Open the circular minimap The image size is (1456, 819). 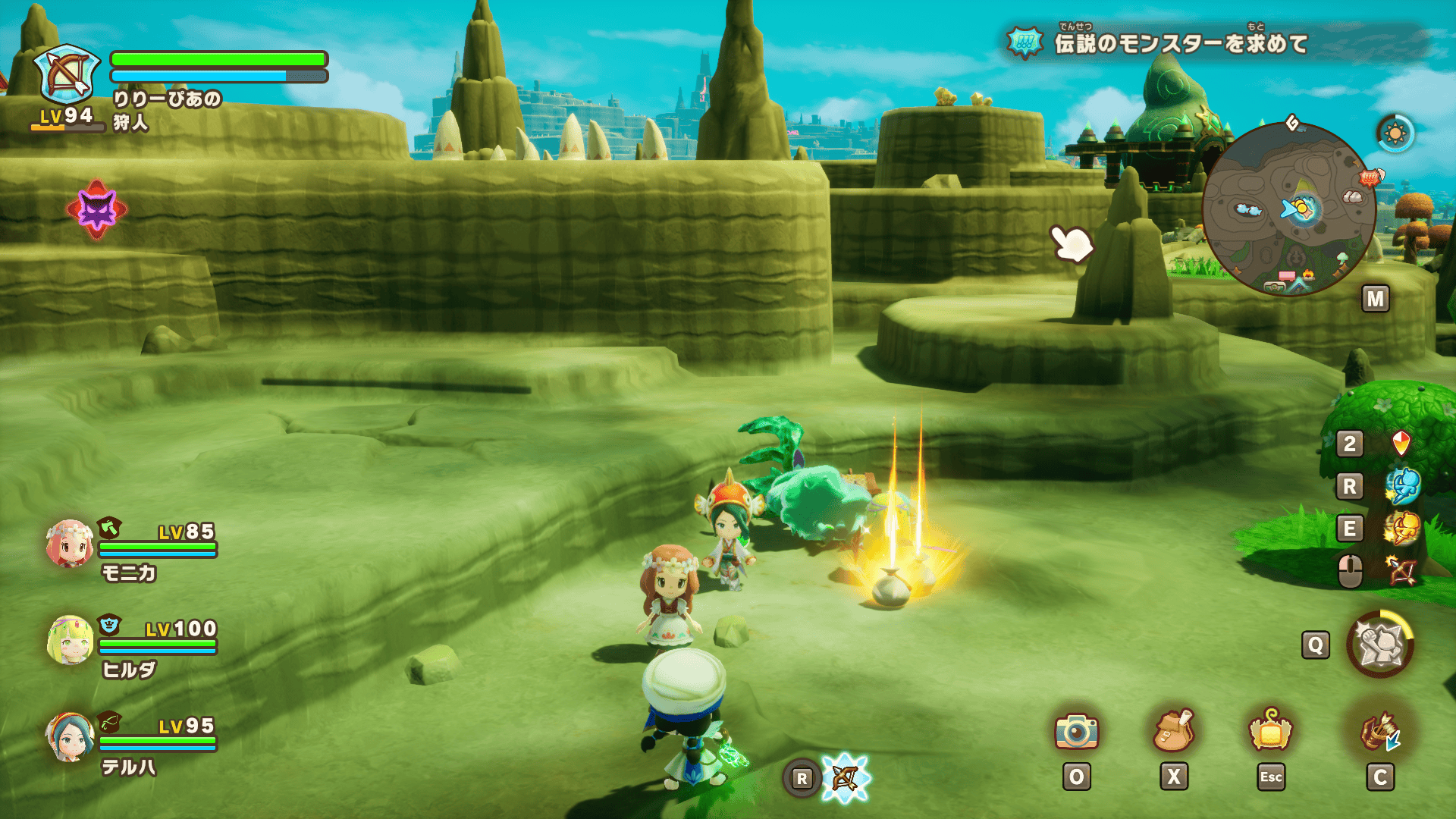click(x=1289, y=209)
